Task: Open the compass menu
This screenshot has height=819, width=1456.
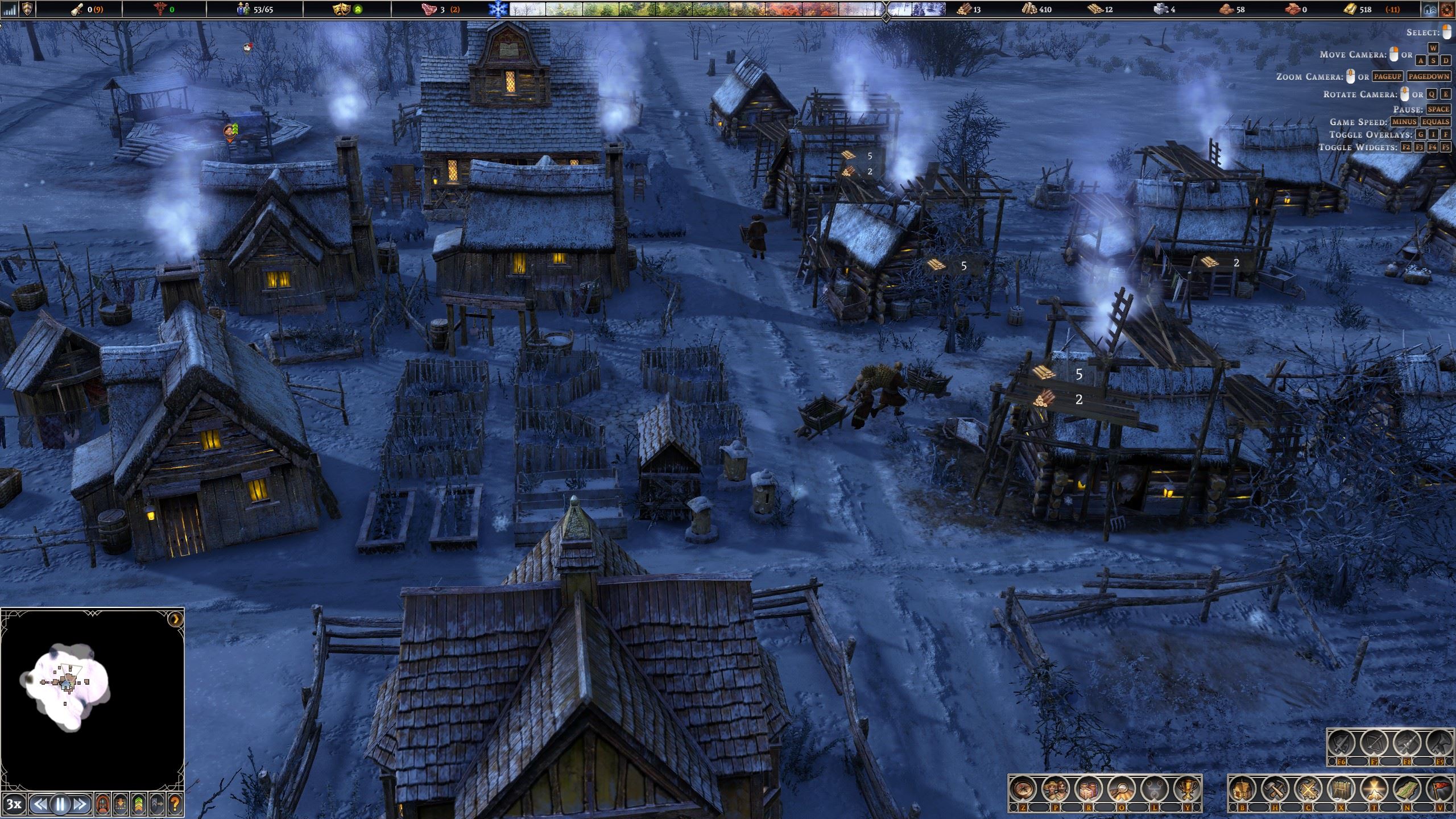Action: click(1023, 789)
